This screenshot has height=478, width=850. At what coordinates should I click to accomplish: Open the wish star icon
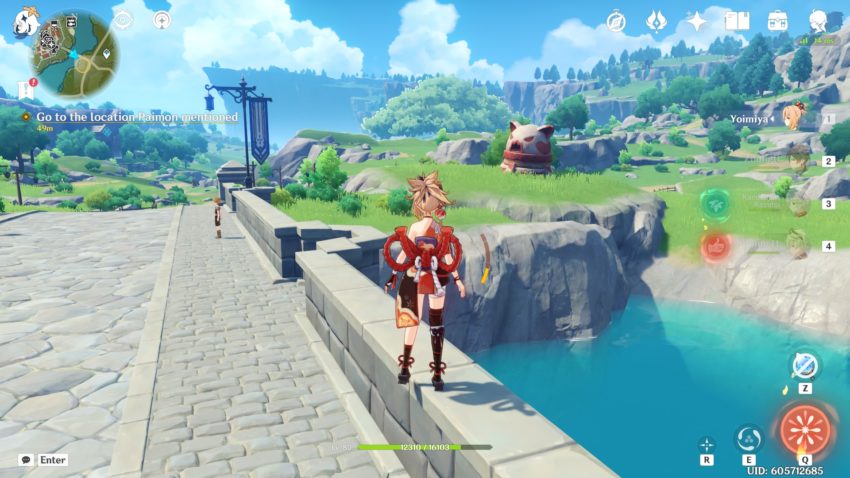point(696,21)
